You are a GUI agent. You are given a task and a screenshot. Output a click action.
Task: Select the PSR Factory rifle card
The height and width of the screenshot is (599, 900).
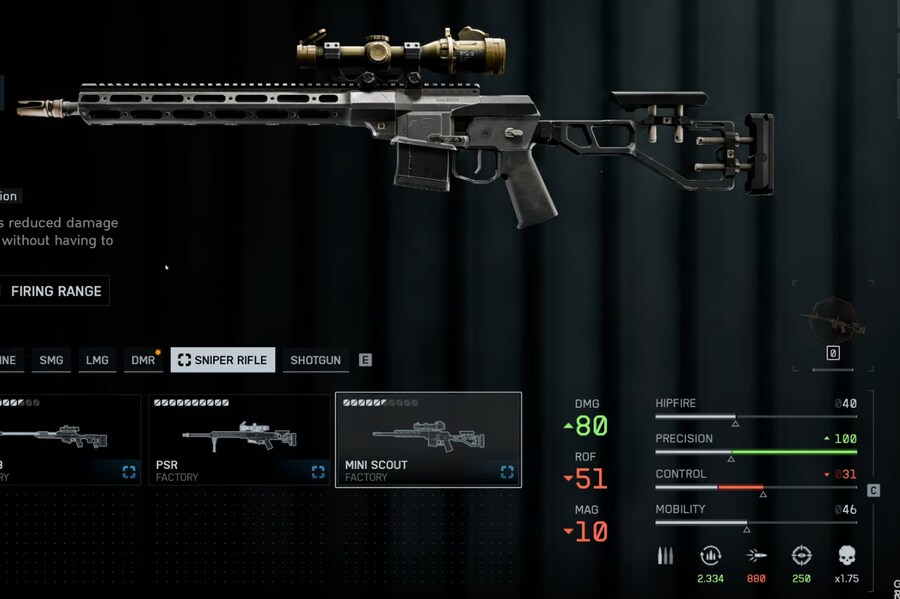(x=239, y=440)
